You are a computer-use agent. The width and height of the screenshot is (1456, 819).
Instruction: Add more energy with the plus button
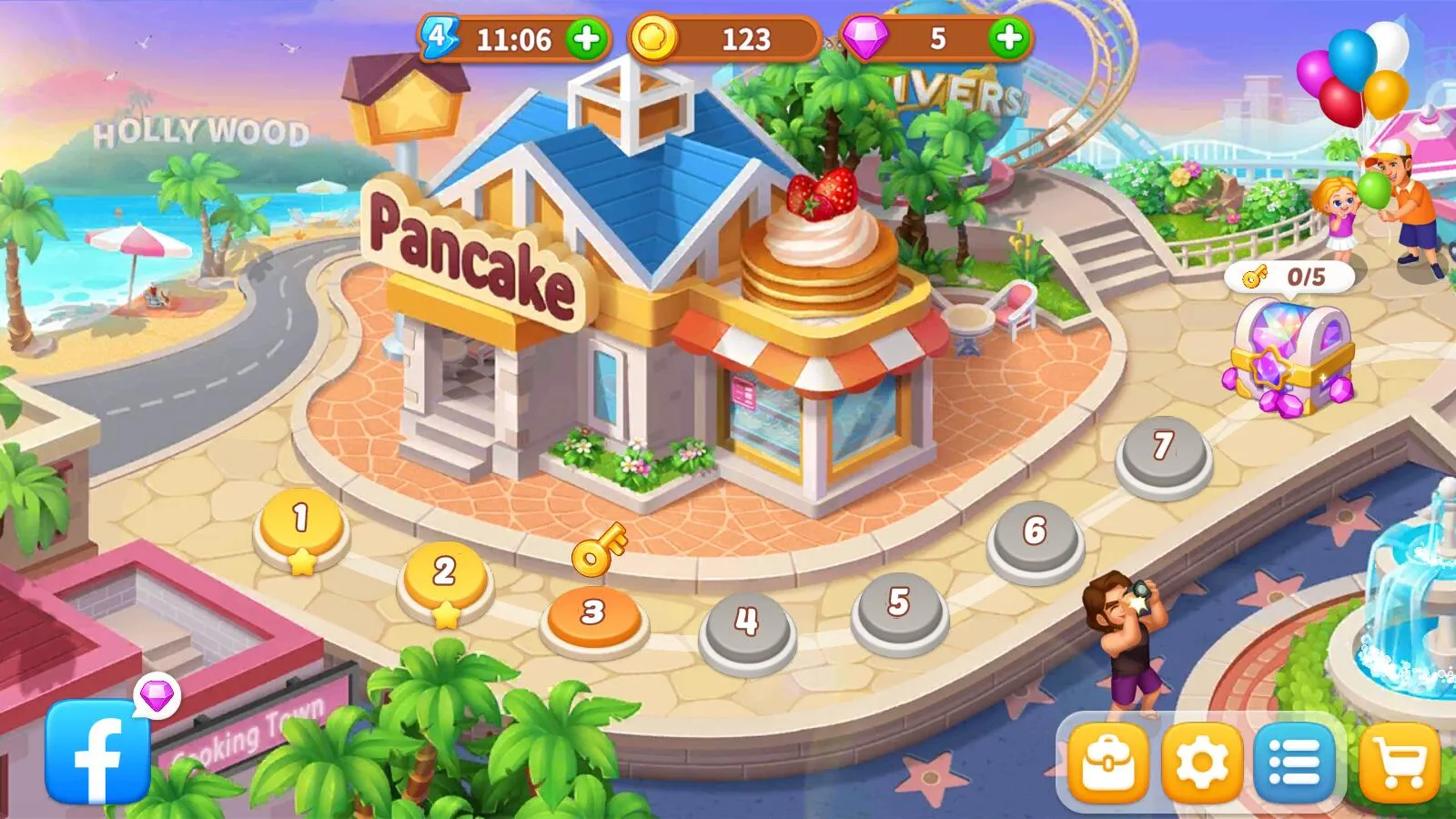(x=587, y=39)
